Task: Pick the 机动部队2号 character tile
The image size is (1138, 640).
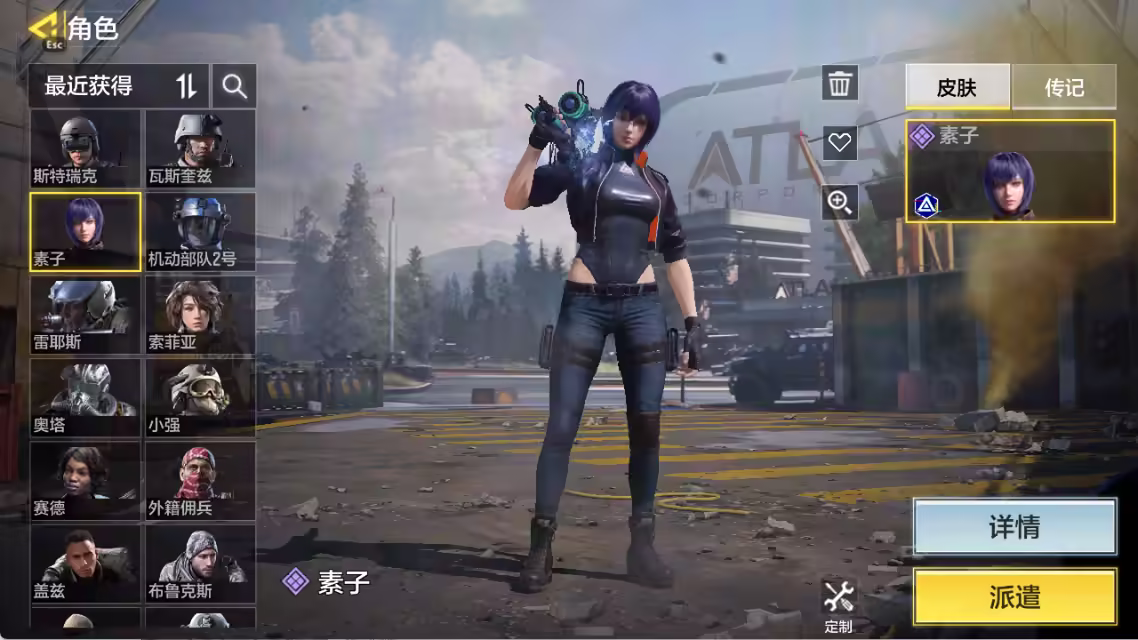Action: 200,232
